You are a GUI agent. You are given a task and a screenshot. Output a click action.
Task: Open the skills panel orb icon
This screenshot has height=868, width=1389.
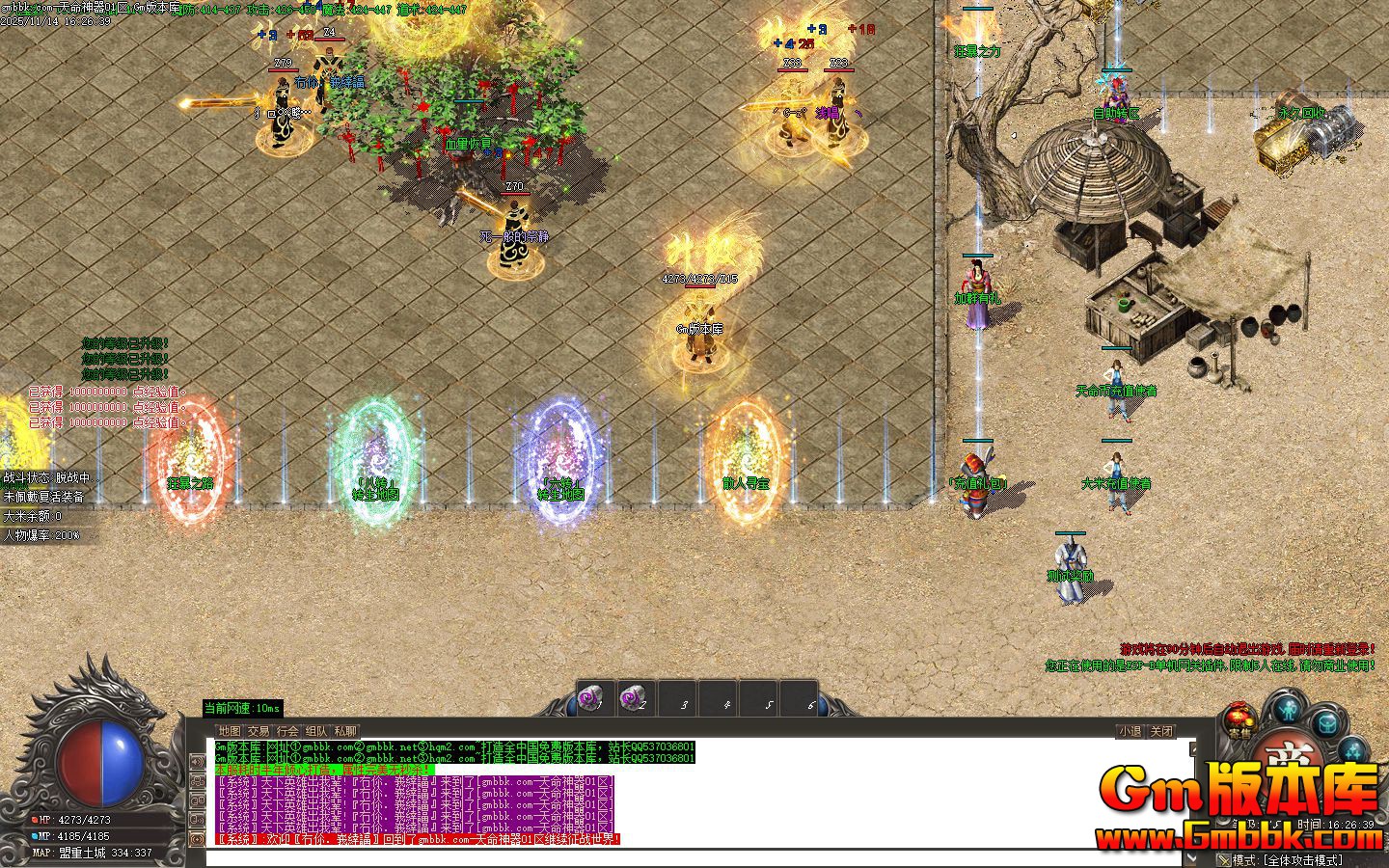coord(1352,750)
